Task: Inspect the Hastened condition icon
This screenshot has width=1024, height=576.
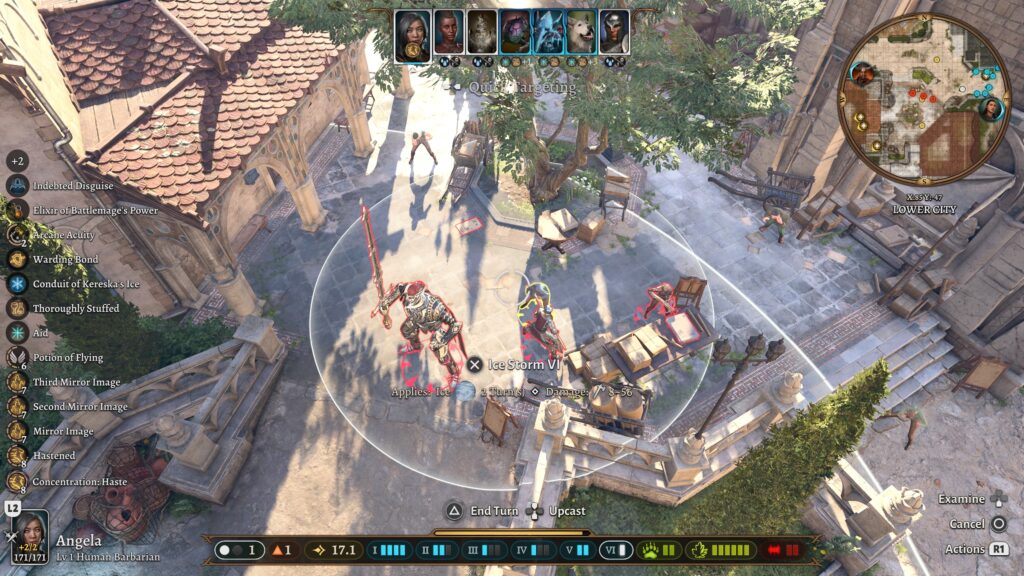Action: click(17, 456)
